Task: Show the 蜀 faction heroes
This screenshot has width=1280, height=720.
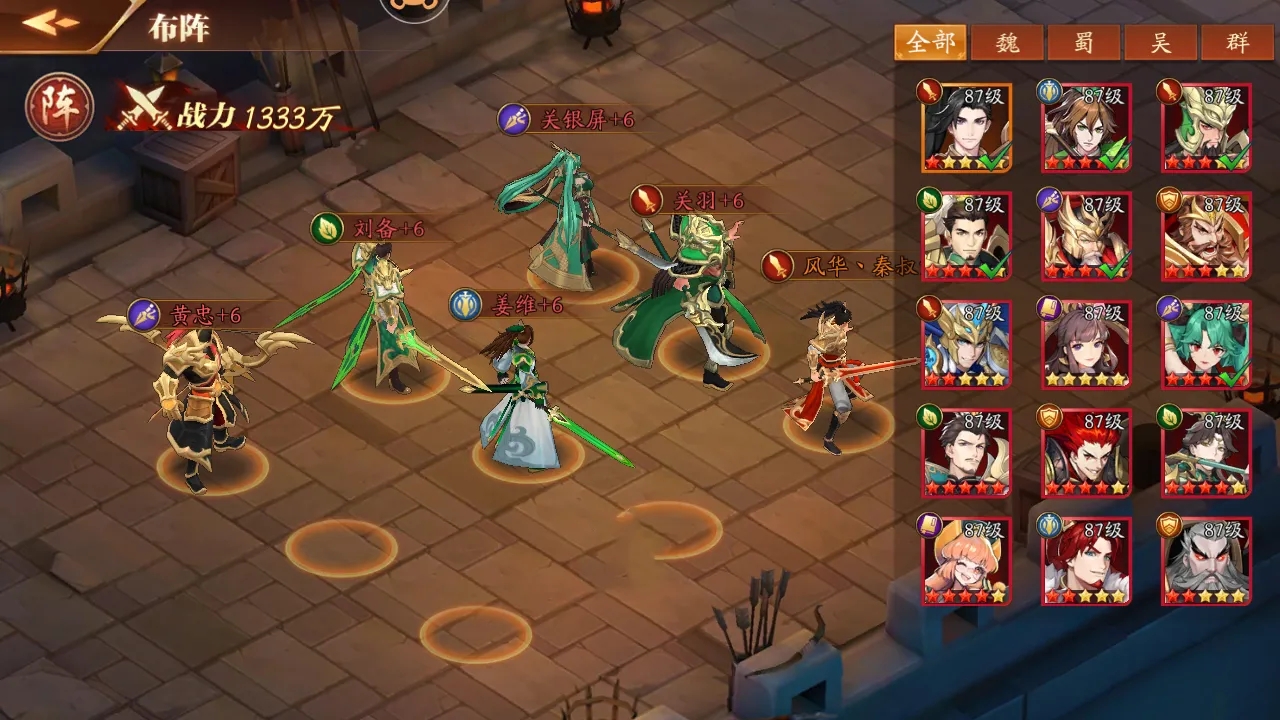Action: point(1085,43)
